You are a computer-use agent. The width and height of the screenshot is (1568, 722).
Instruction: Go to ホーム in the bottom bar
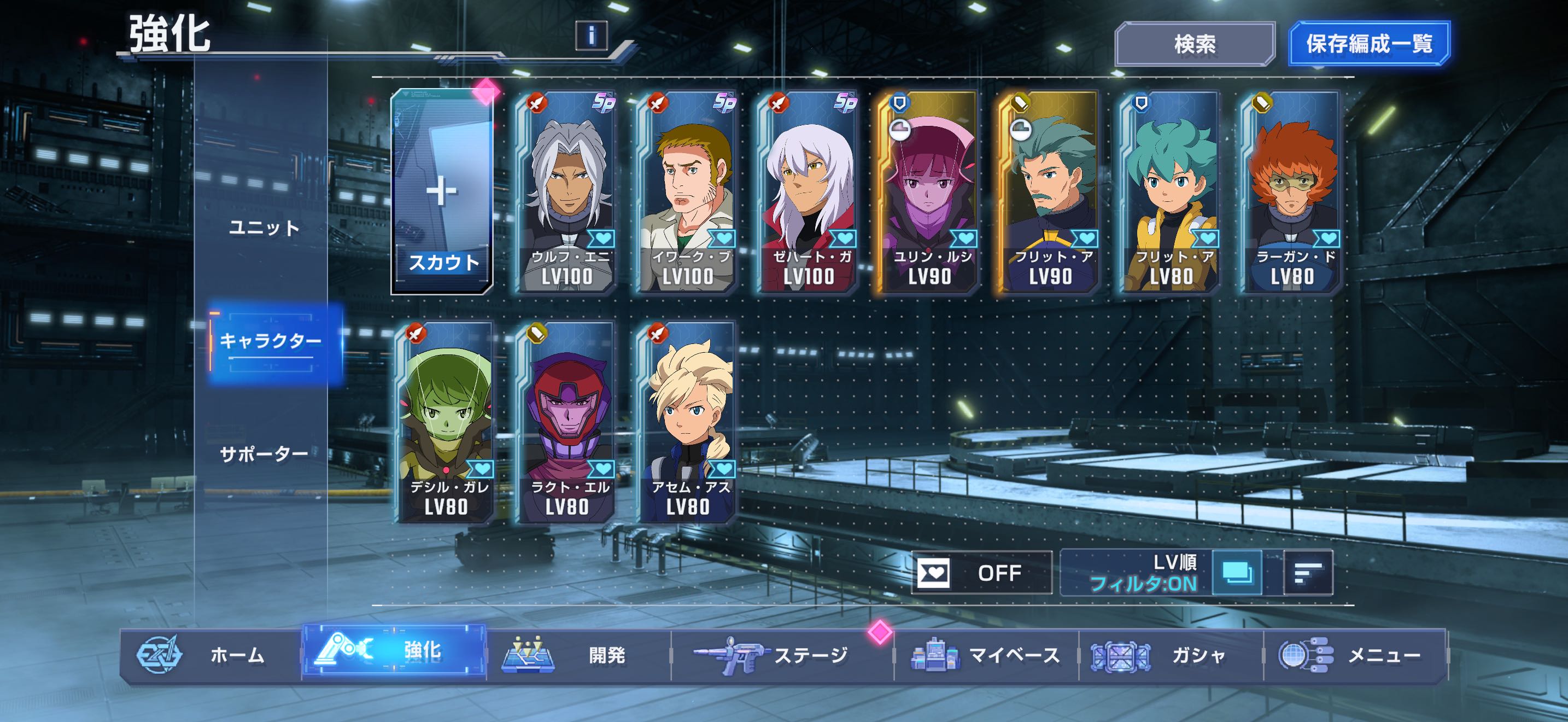[x=210, y=655]
